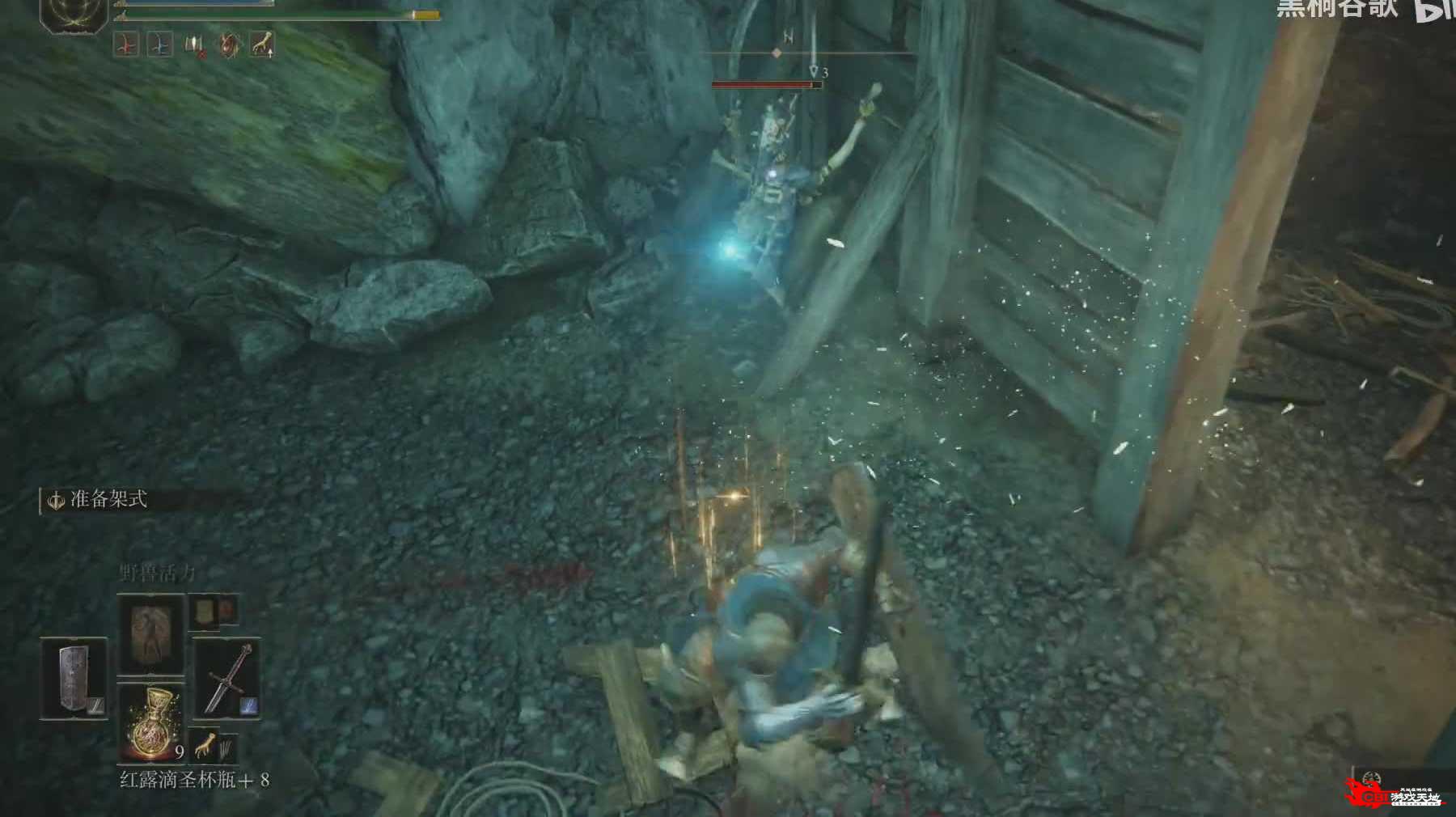The height and width of the screenshot is (817, 1456).
Task: Click the compass bar above the enemy
Action: click(x=777, y=53)
